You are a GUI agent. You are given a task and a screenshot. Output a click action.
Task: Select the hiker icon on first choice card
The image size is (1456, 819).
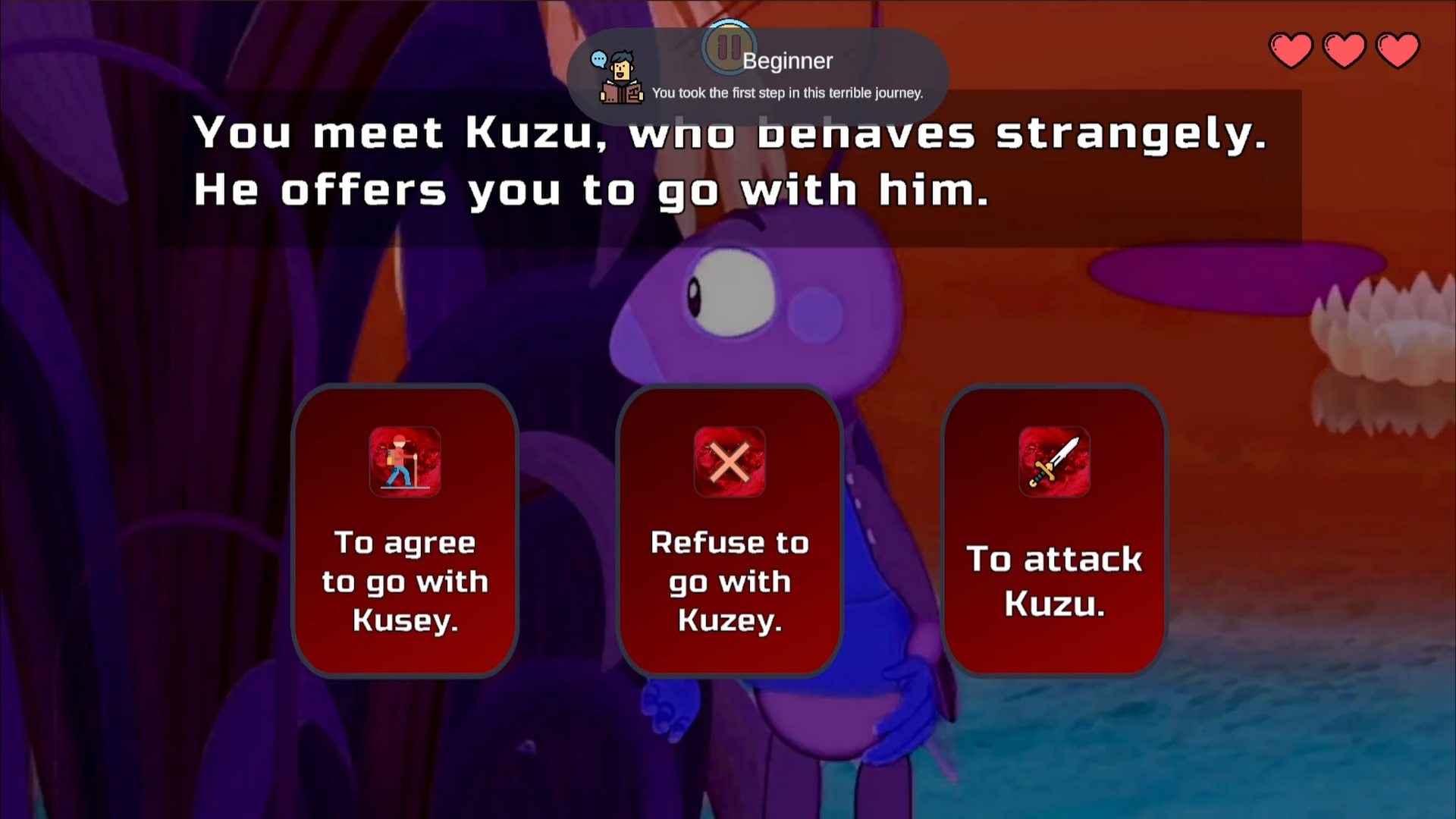(x=405, y=463)
